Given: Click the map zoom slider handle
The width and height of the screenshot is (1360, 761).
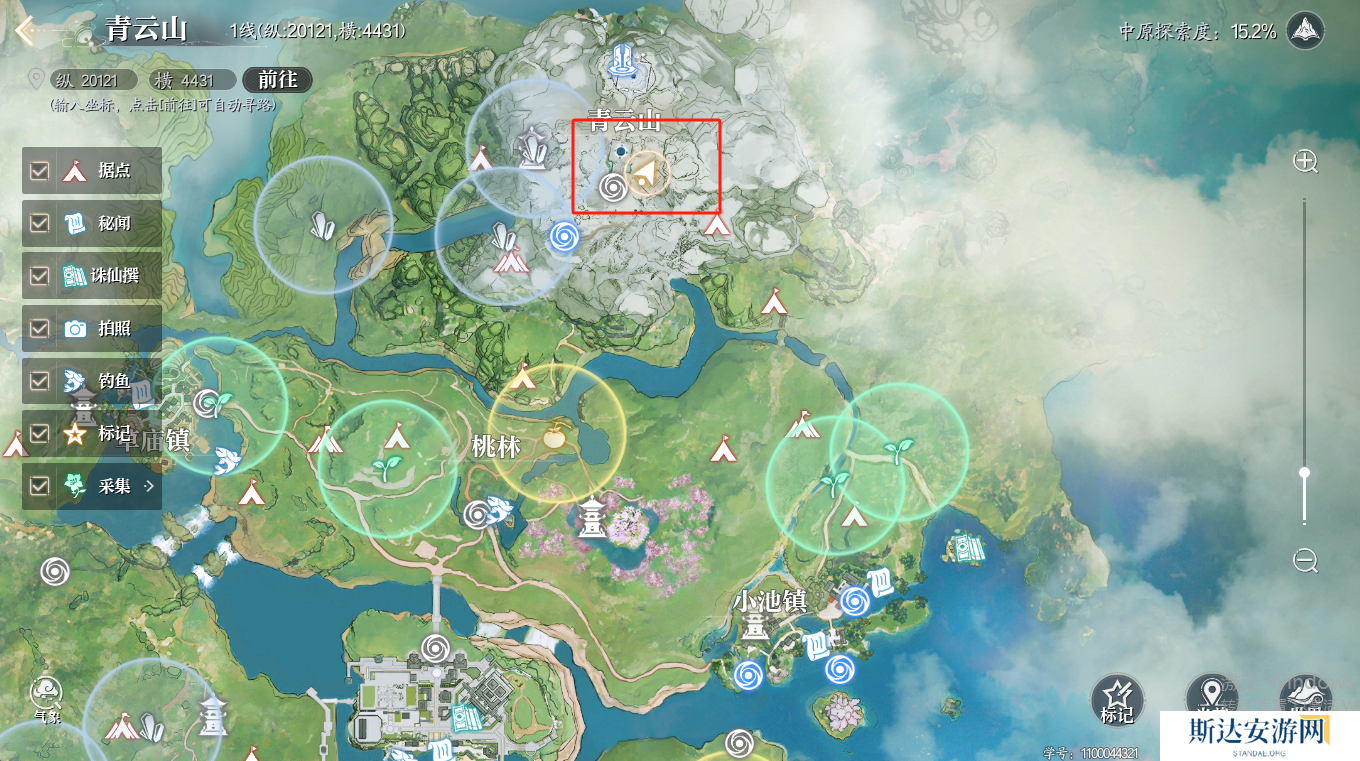Looking at the screenshot, I should point(1305,472).
